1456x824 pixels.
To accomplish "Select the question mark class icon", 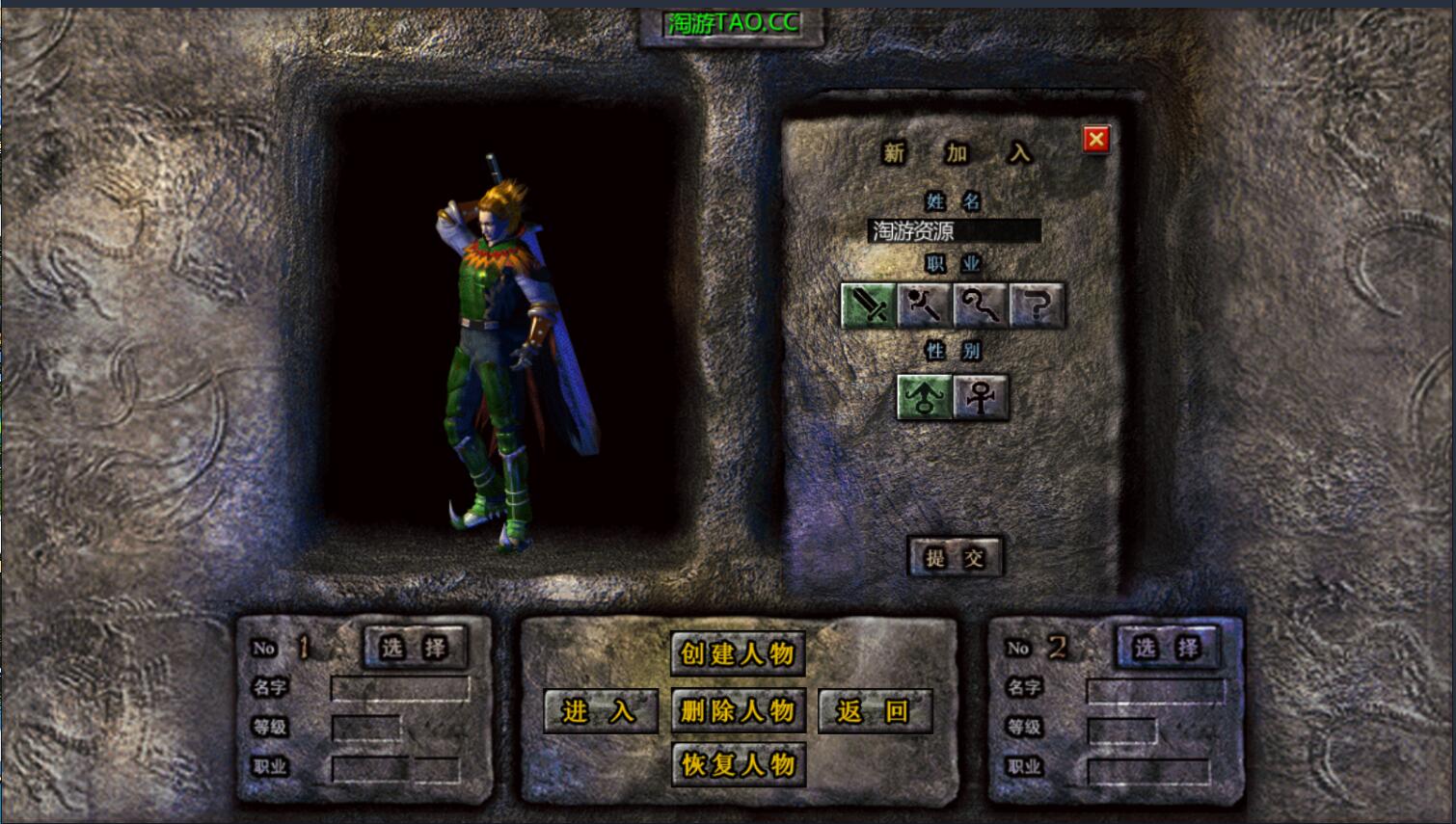I will [x=1037, y=306].
